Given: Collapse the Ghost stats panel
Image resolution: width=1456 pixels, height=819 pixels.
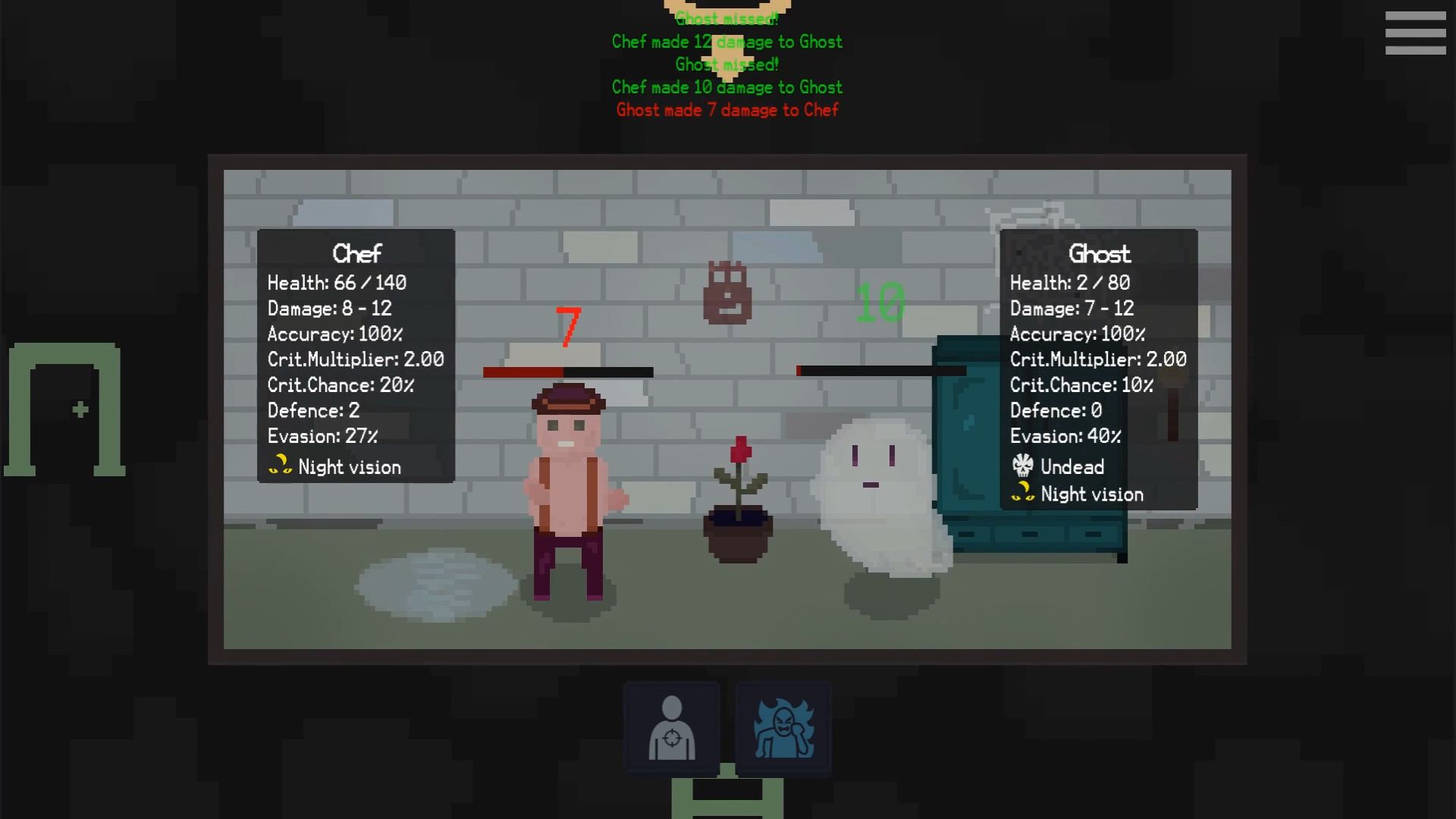Looking at the screenshot, I should (1100, 253).
